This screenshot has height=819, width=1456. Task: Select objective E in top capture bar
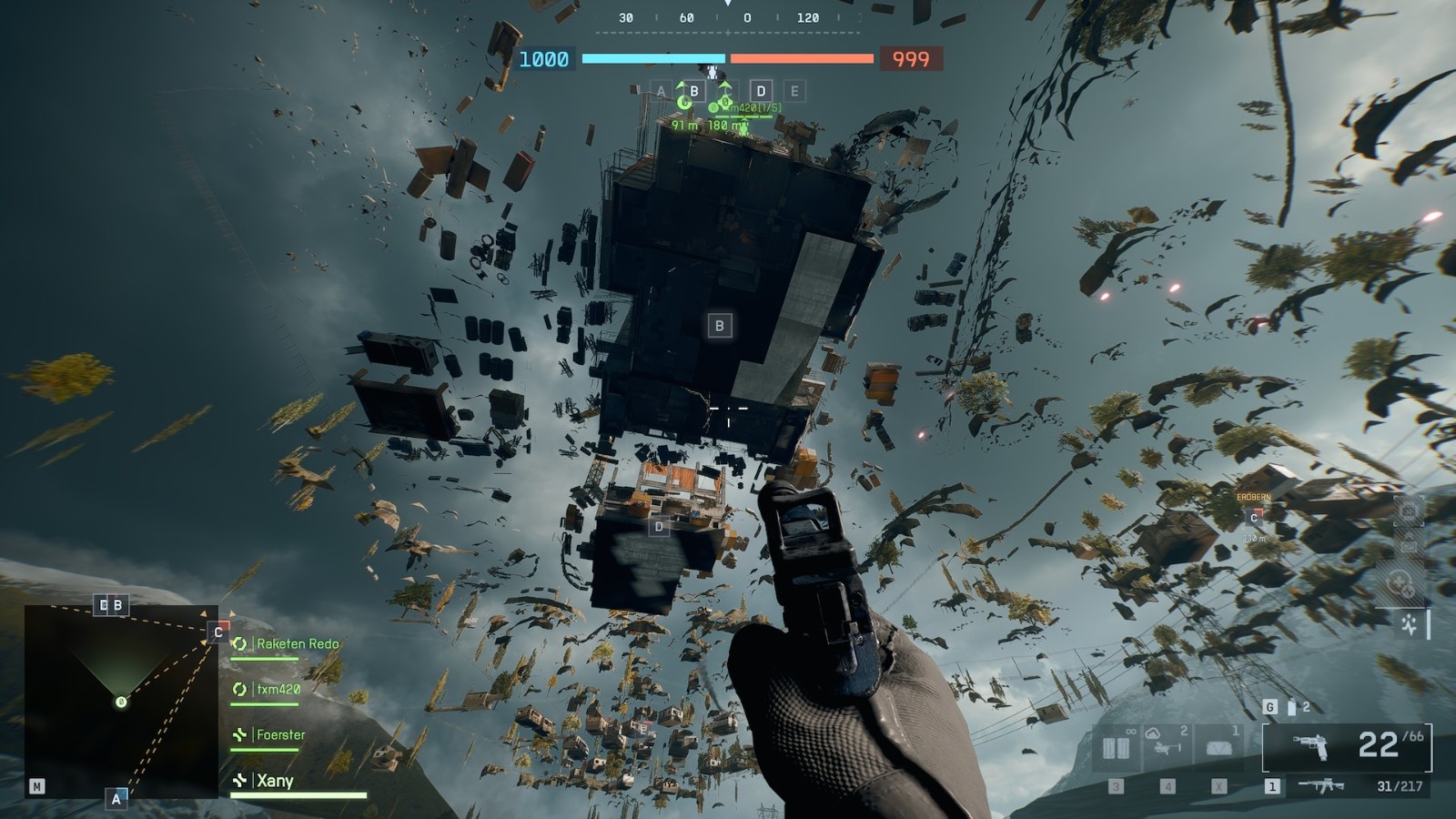click(x=794, y=91)
